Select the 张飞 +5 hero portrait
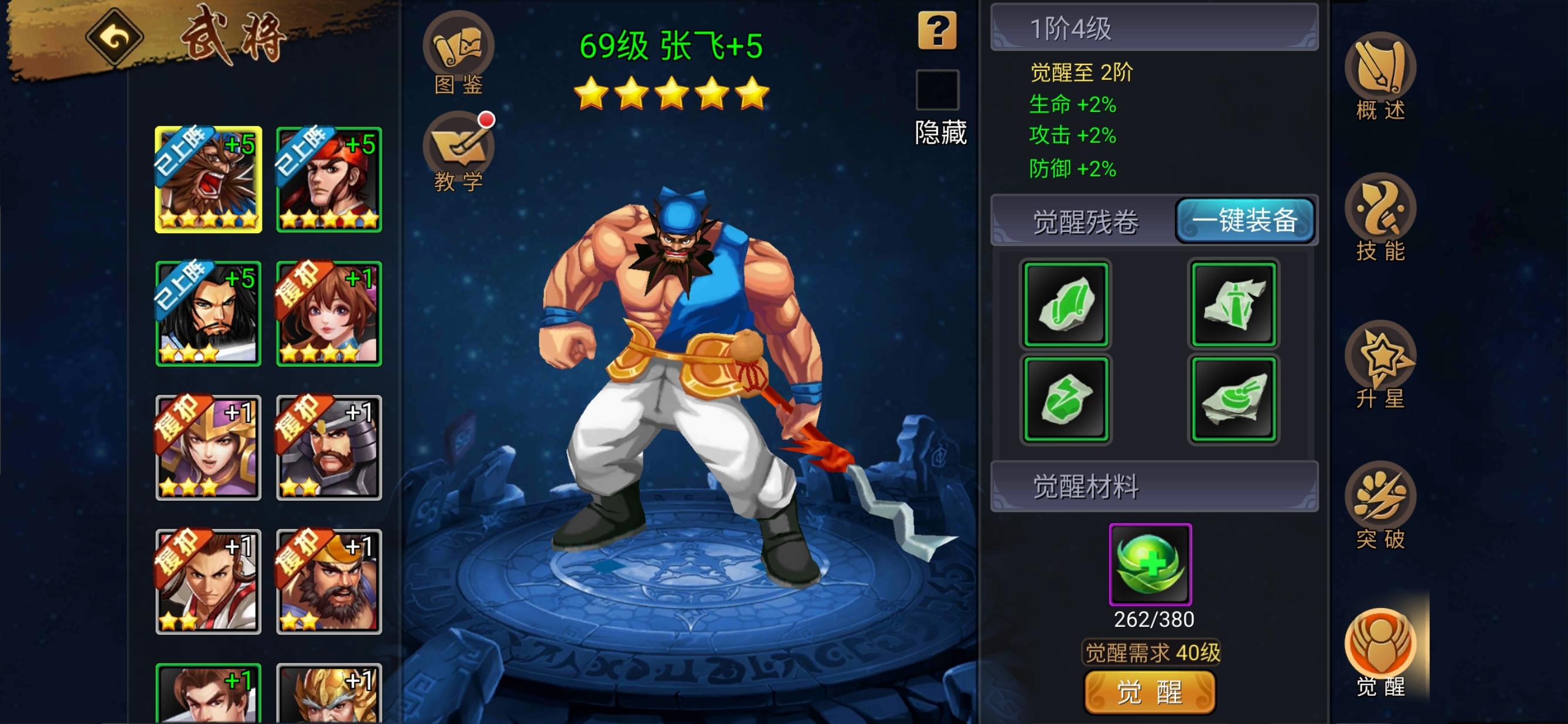This screenshot has height=724, width=1568. click(x=209, y=183)
